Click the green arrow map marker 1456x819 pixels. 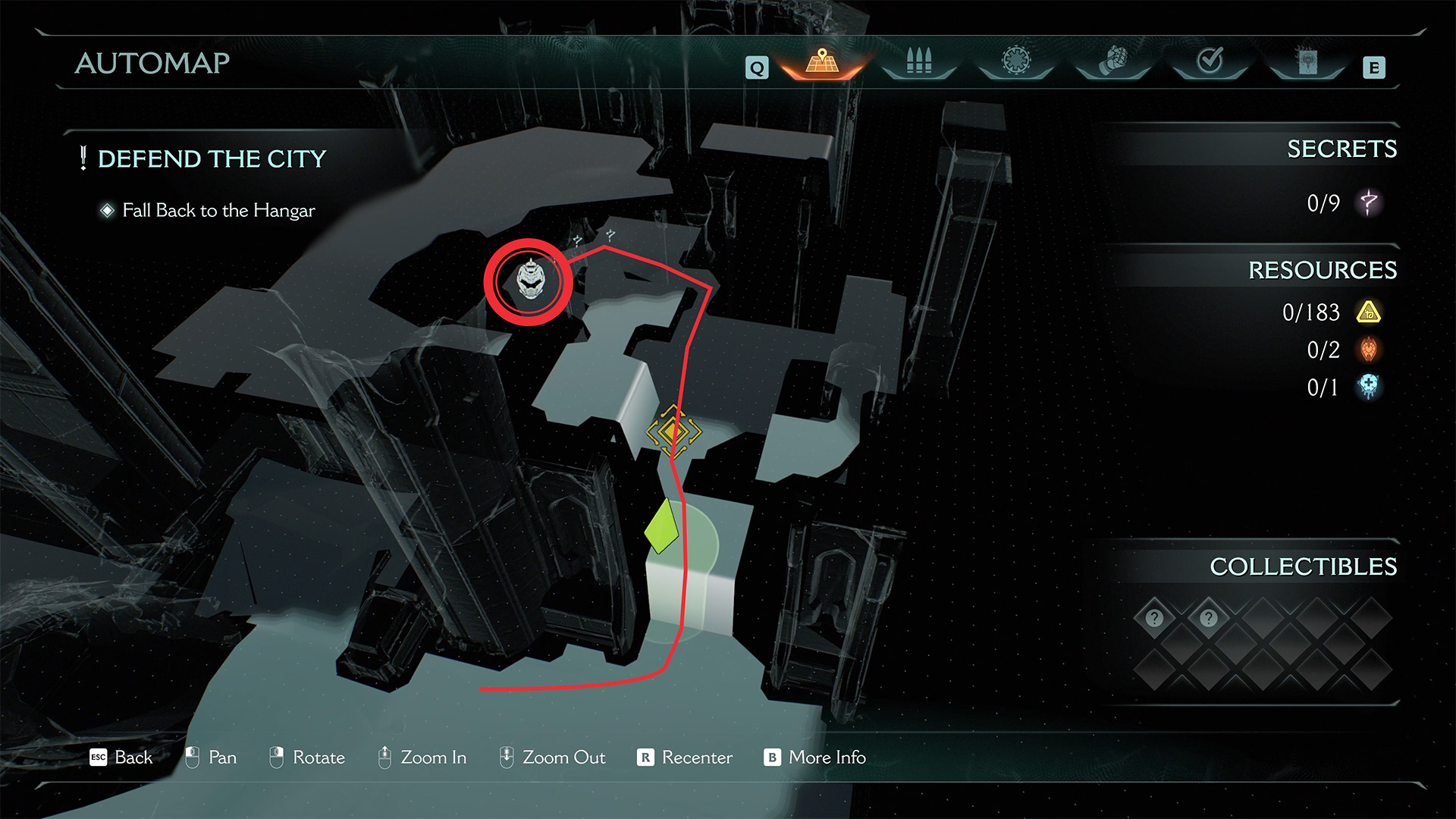661,526
